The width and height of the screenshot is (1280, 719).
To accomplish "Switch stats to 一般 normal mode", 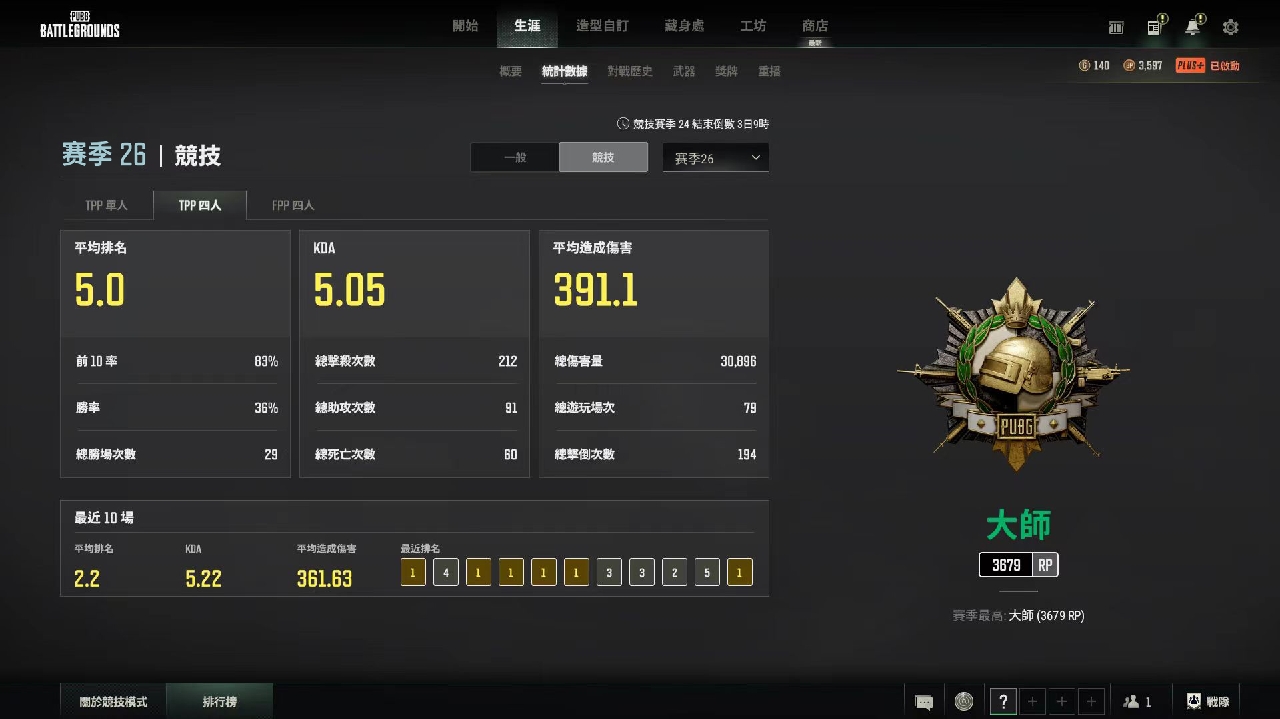I will pyautogui.click(x=515, y=157).
